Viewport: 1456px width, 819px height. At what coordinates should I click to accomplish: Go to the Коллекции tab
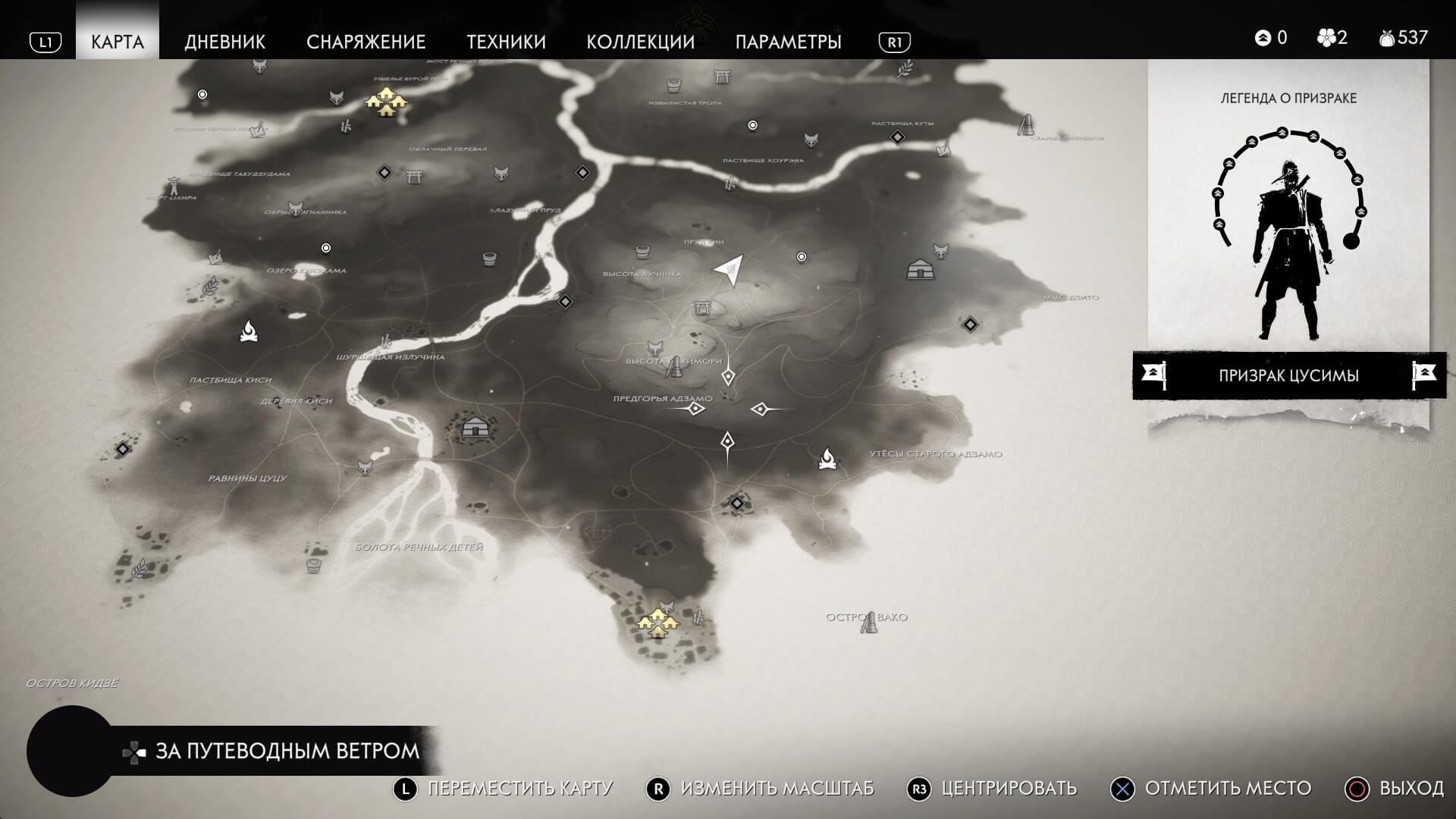(640, 42)
